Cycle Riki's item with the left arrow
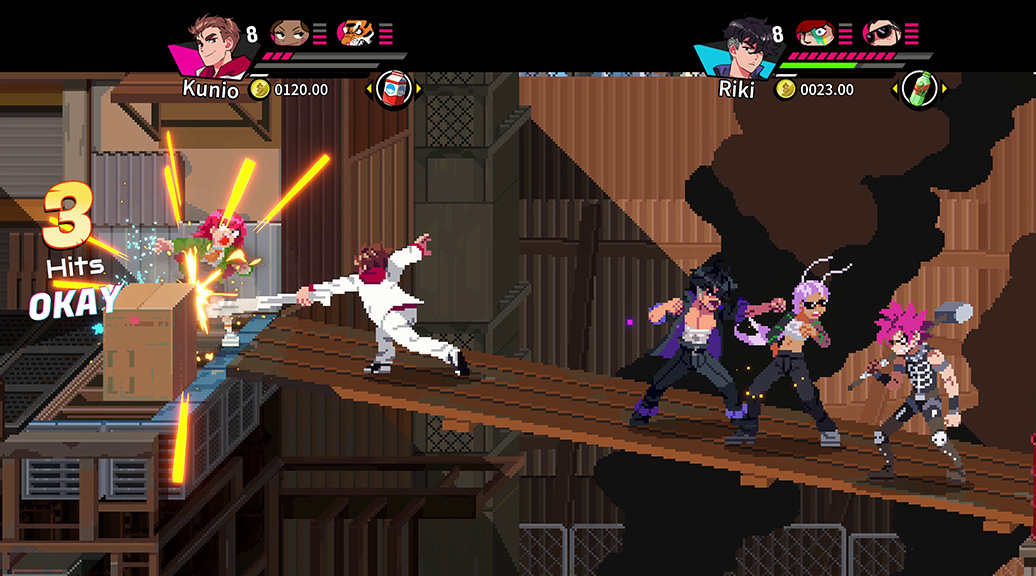 894,90
